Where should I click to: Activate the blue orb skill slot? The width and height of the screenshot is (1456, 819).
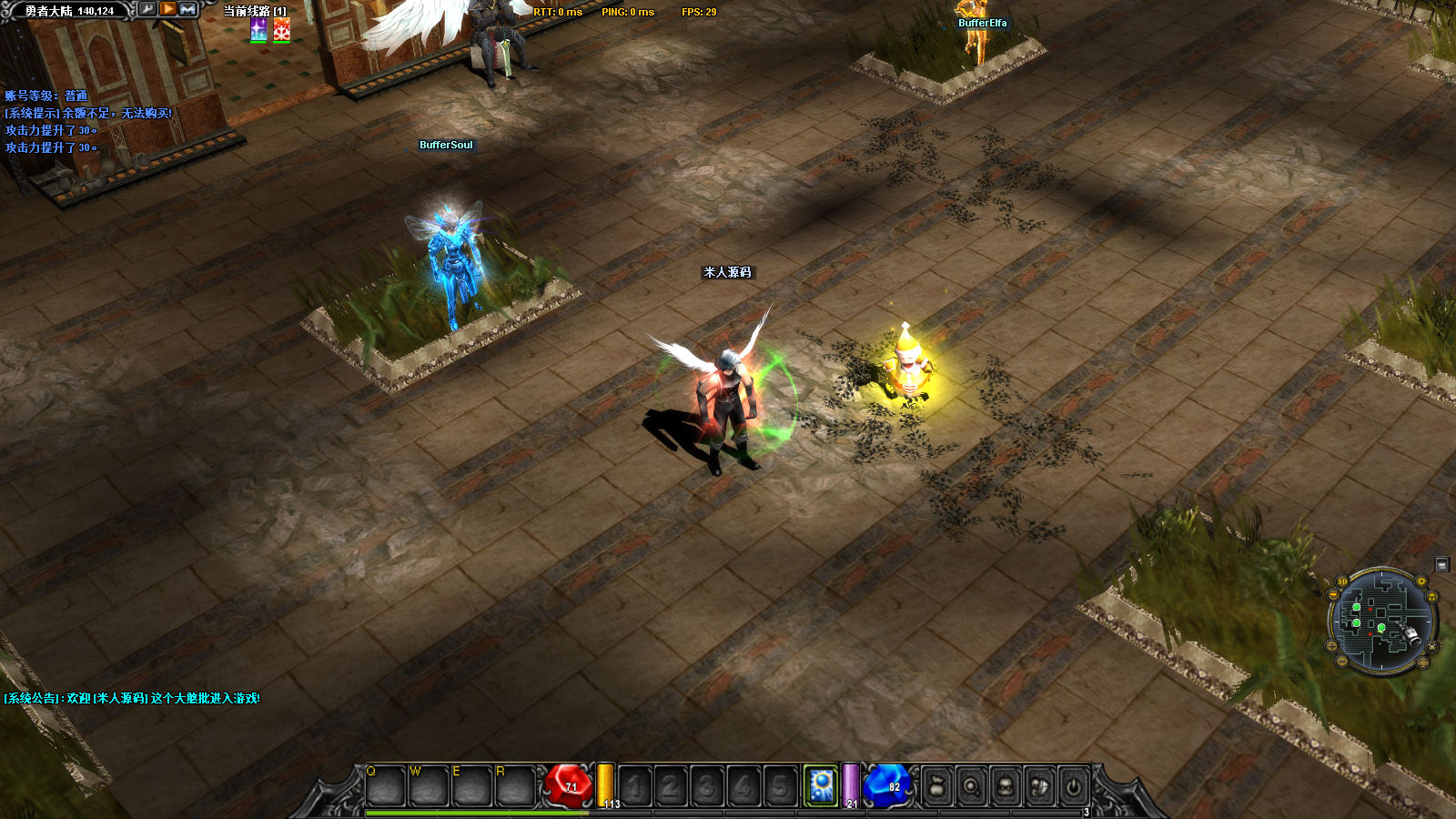click(x=821, y=785)
